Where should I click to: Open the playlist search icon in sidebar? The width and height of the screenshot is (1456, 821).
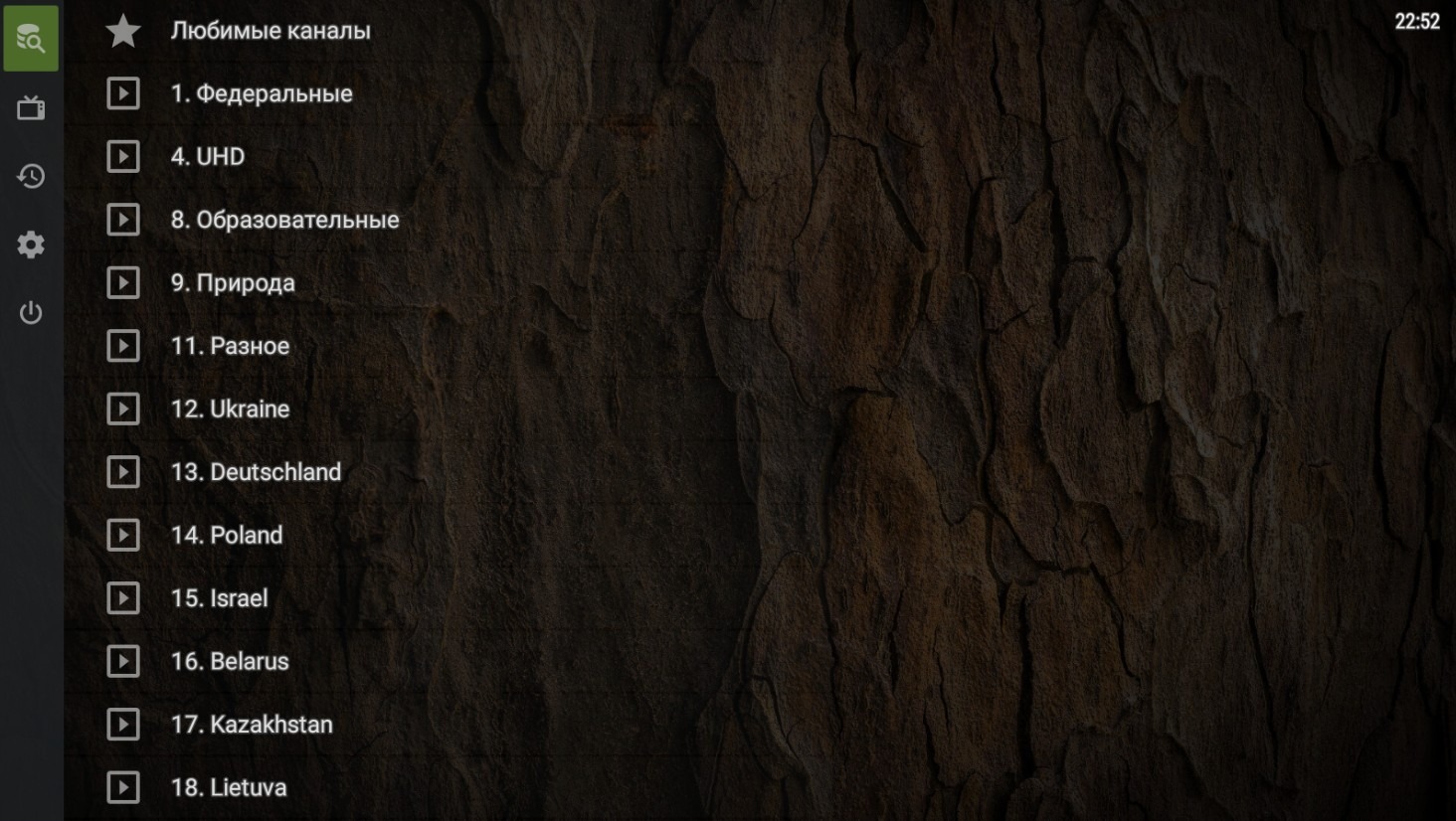pos(31,38)
